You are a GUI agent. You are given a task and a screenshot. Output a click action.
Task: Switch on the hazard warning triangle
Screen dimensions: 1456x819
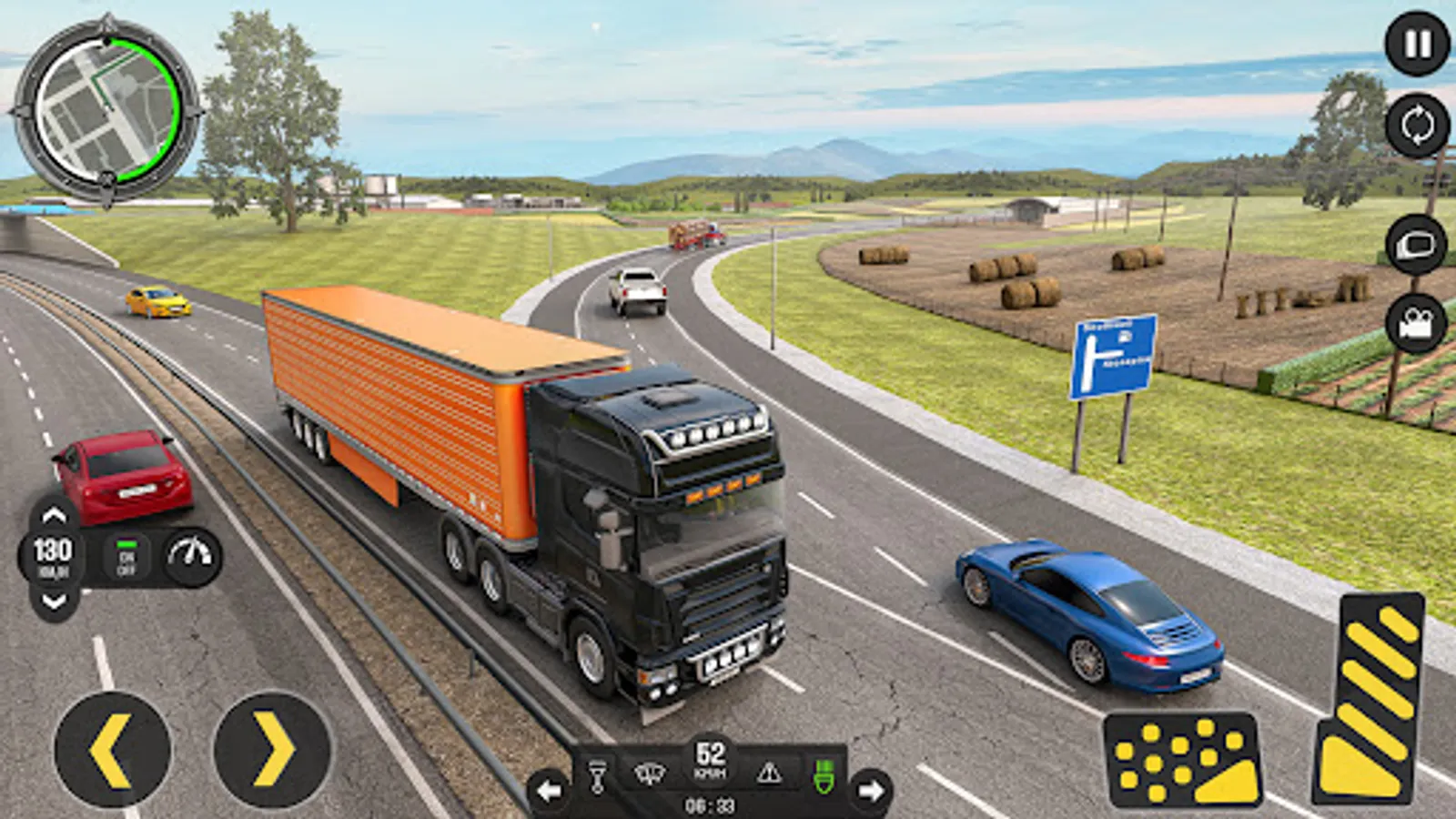769,774
